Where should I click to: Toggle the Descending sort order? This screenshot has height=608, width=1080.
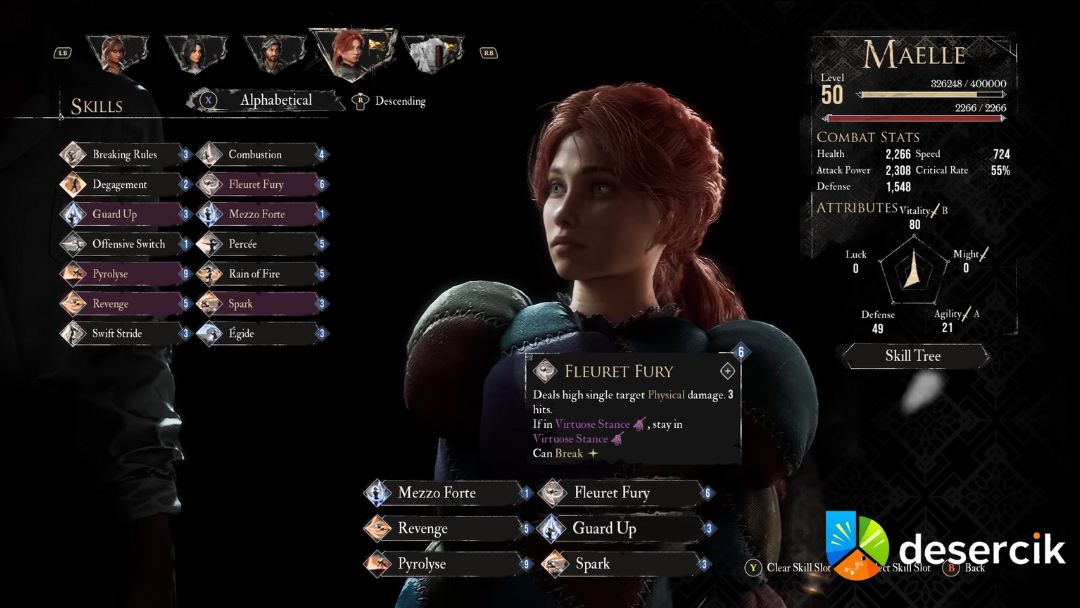pos(400,101)
